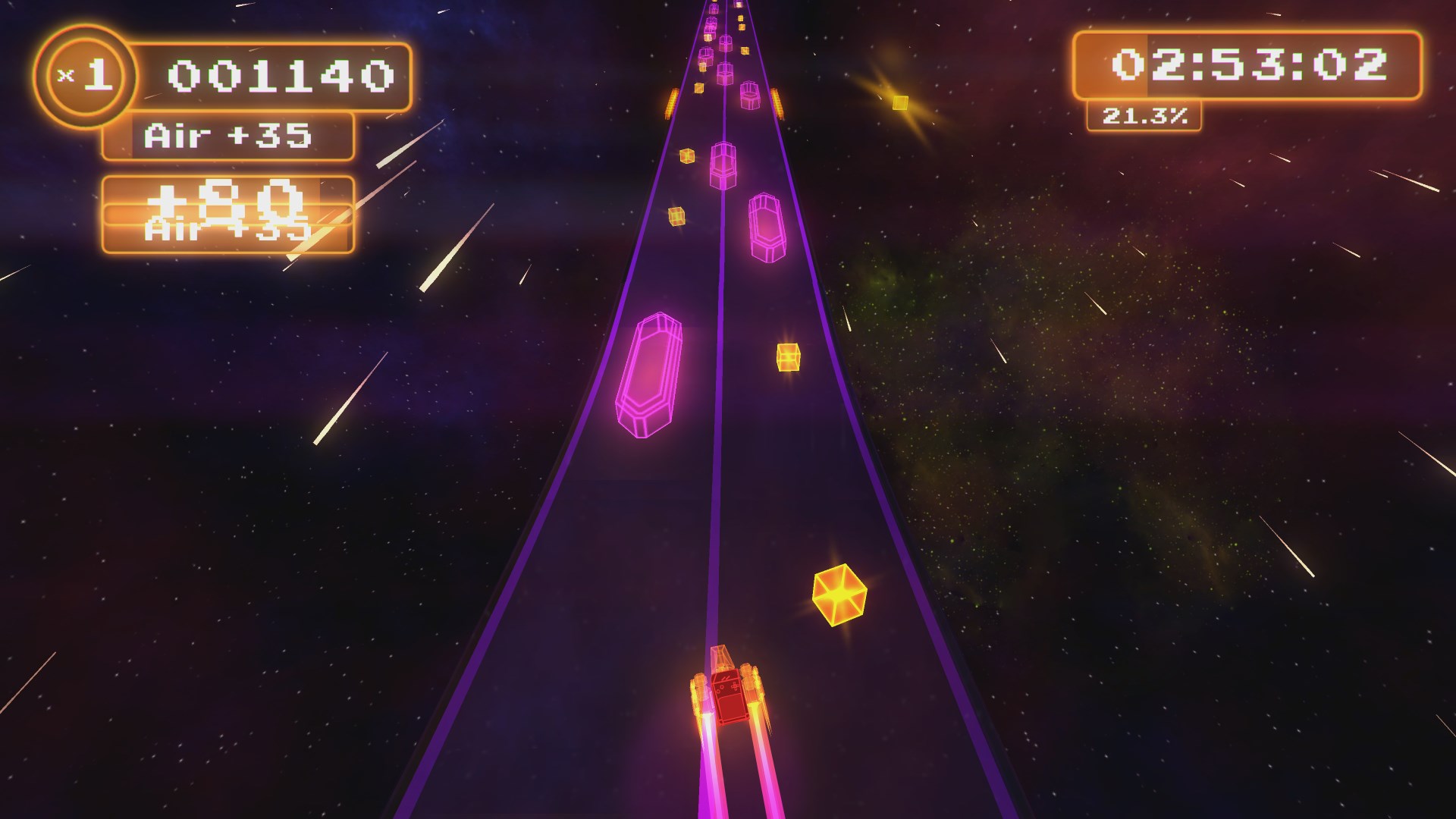Expand the 21.3% progress readout
The image size is (1456, 819).
(x=1145, y=115)
